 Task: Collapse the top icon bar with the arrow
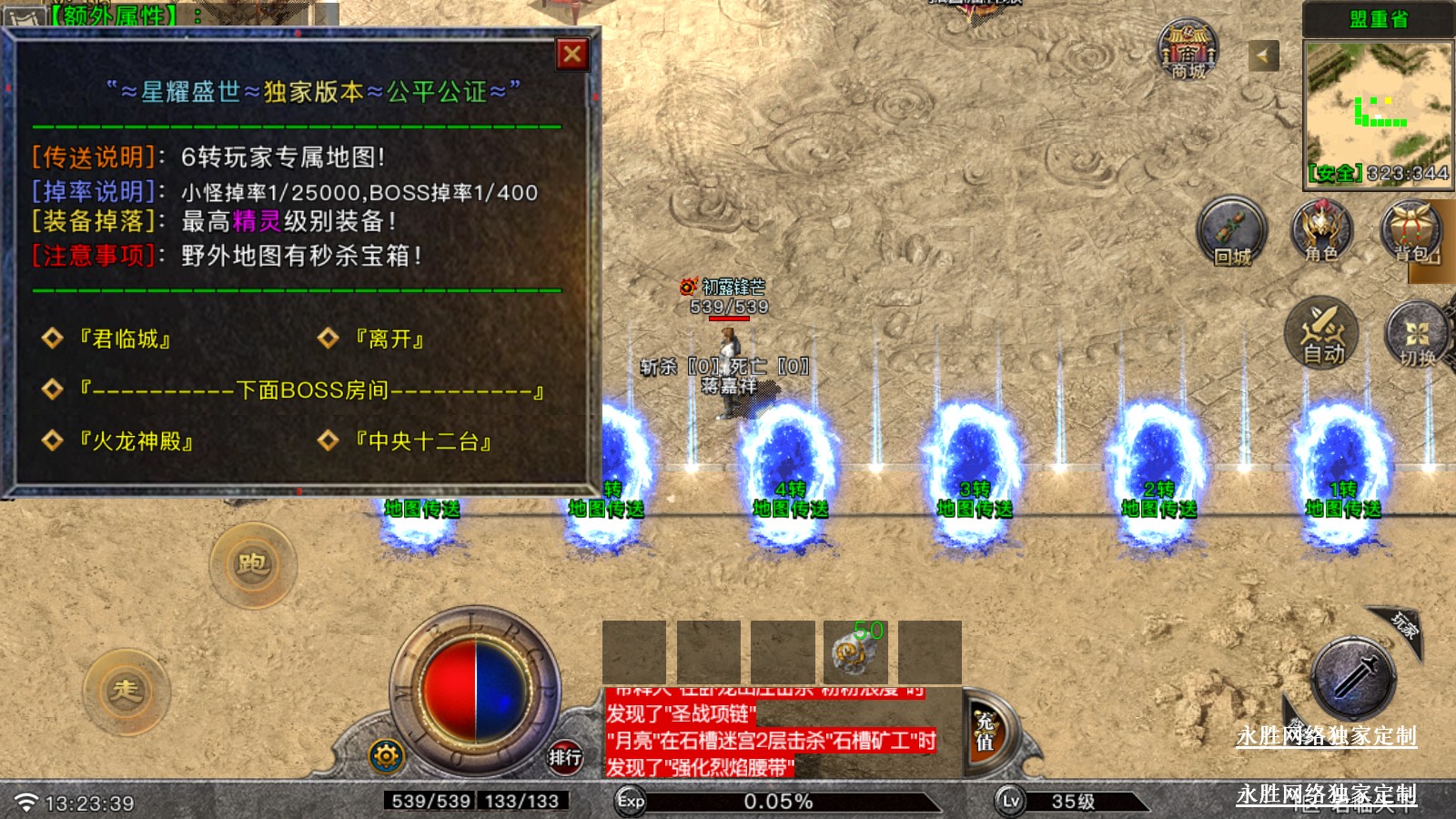1262,56
